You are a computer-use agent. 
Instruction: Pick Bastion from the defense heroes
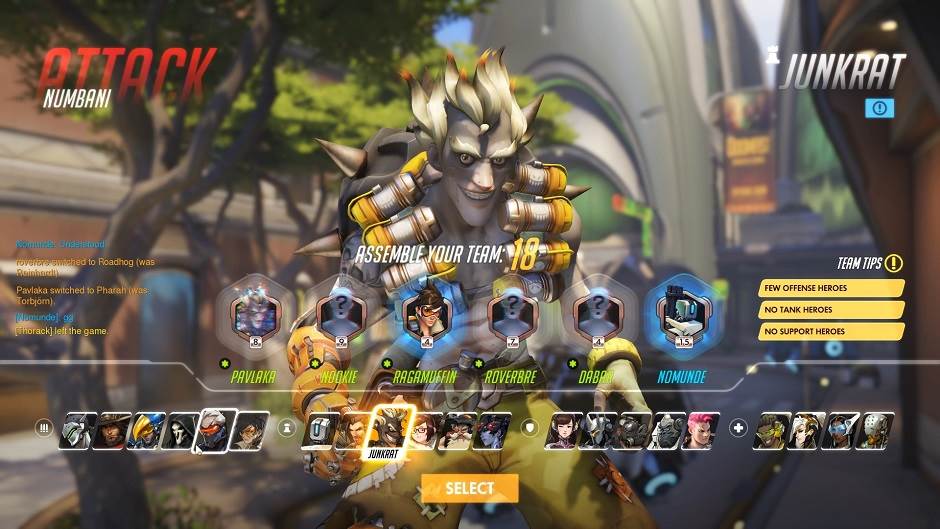coord(319,430)
